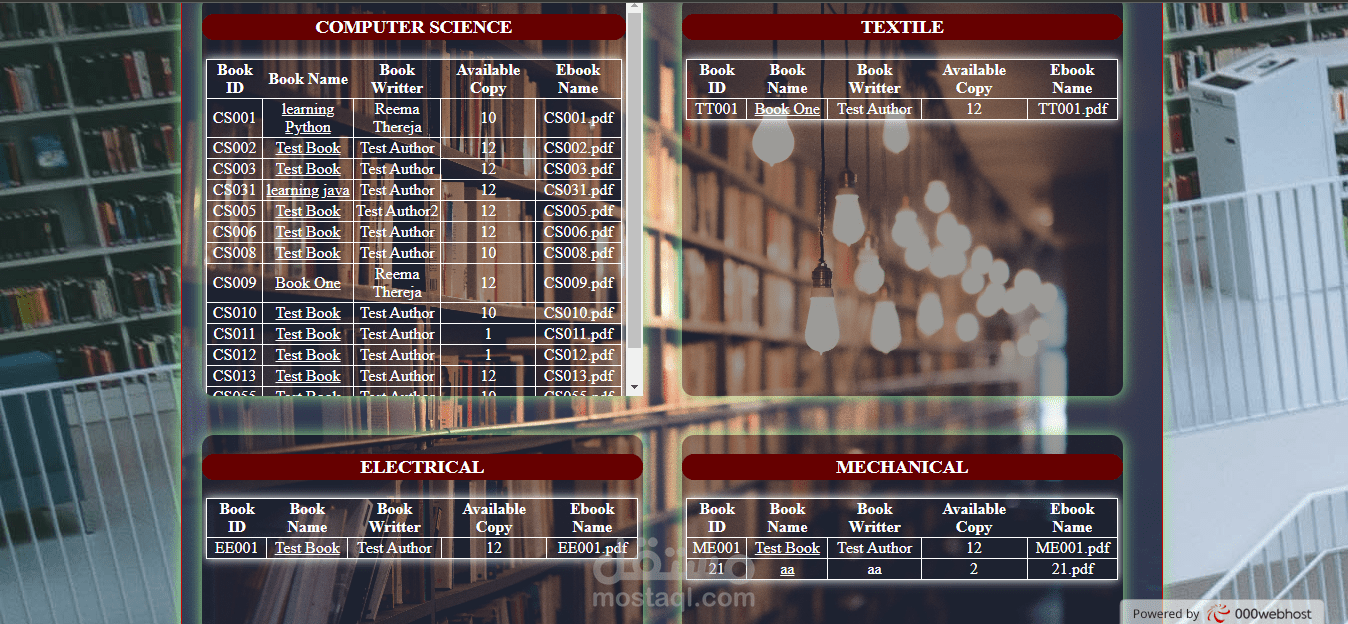Choose the Test Book link for CS011
Viewport: 1348px width, 624px height.
pyautogui.click(x=308, y=334)
